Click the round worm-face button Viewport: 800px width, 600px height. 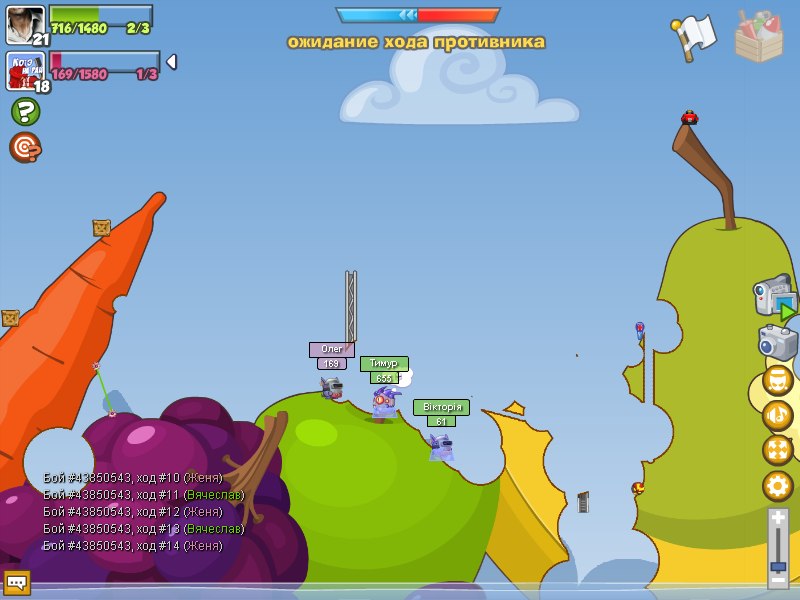click(777, 381)
